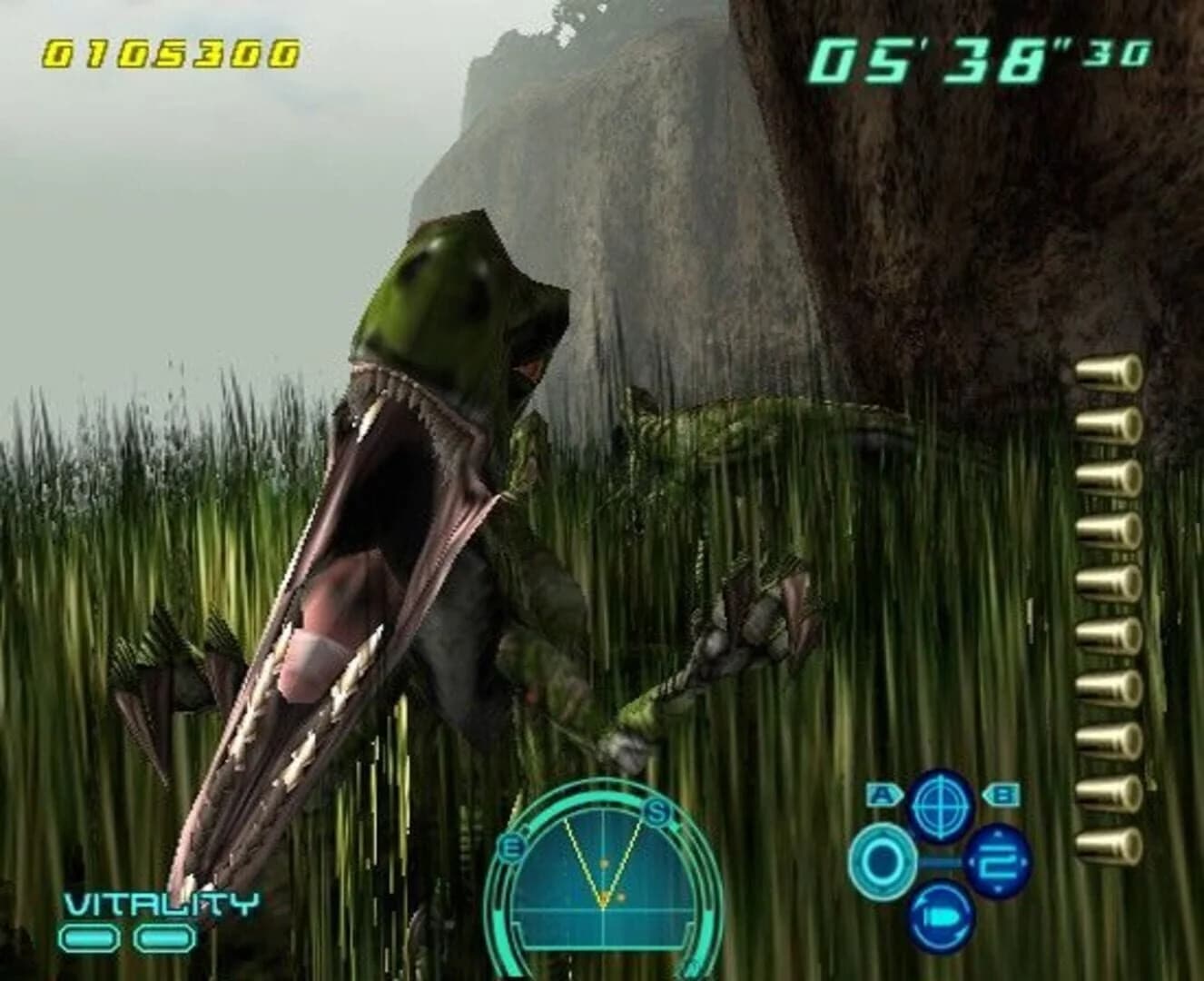Image resolution: width=1204 pixels, height=981 pixels.
Task: Click the bar connecting the weapon select icons
Action: 940,861
